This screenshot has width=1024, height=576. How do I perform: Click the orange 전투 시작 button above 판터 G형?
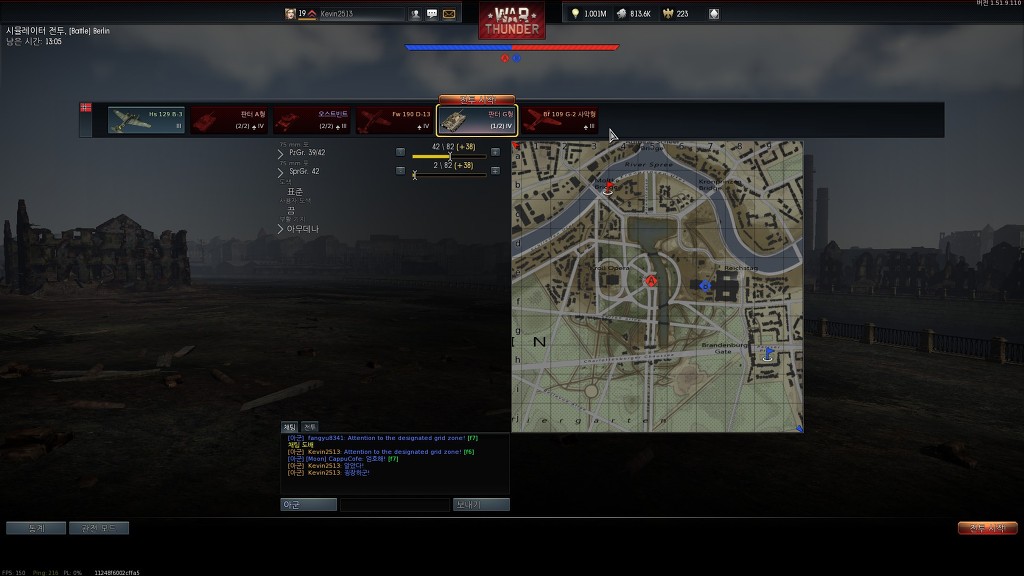click(x=477, y=100)
